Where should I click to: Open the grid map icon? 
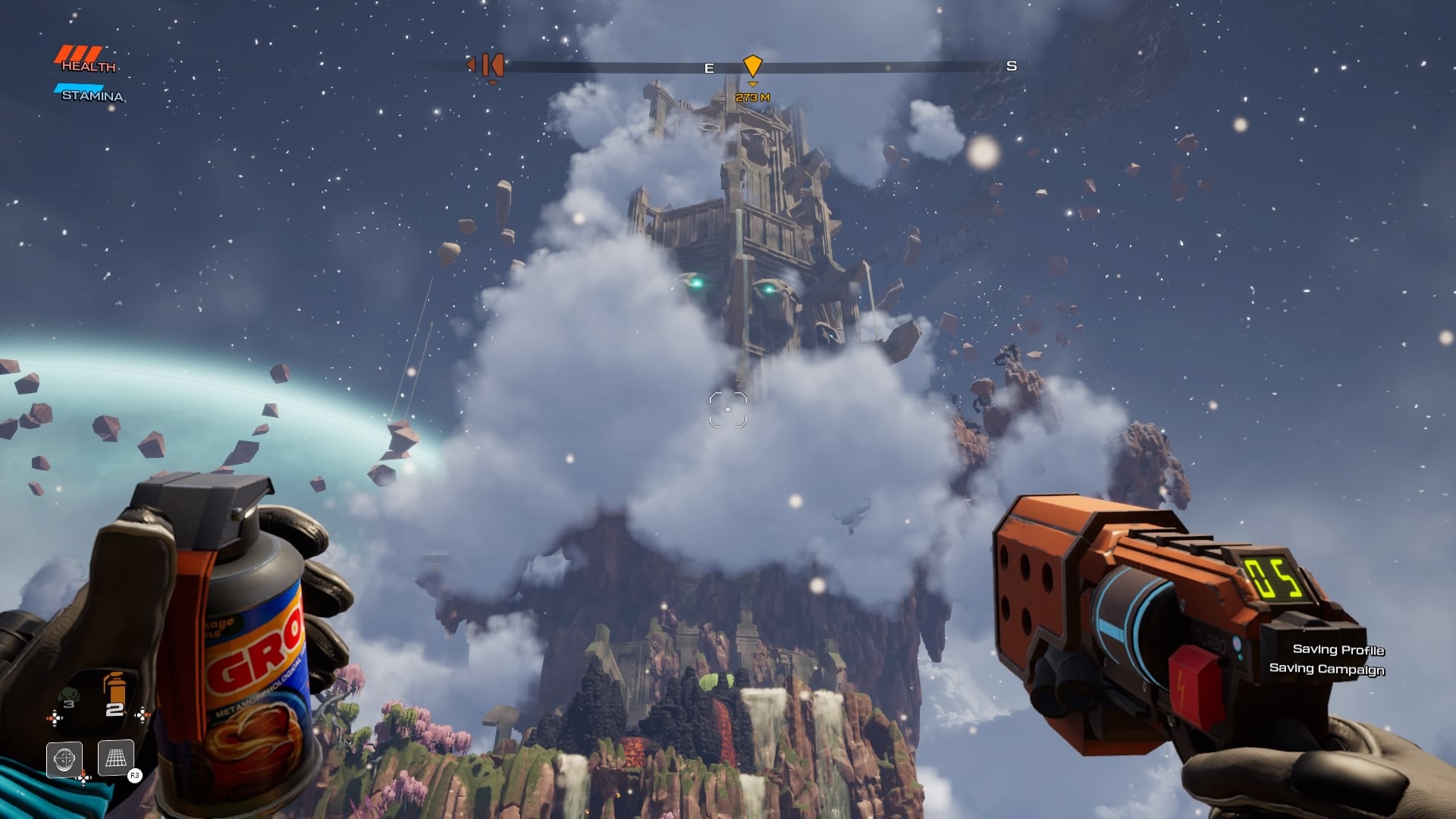(115, 758)
